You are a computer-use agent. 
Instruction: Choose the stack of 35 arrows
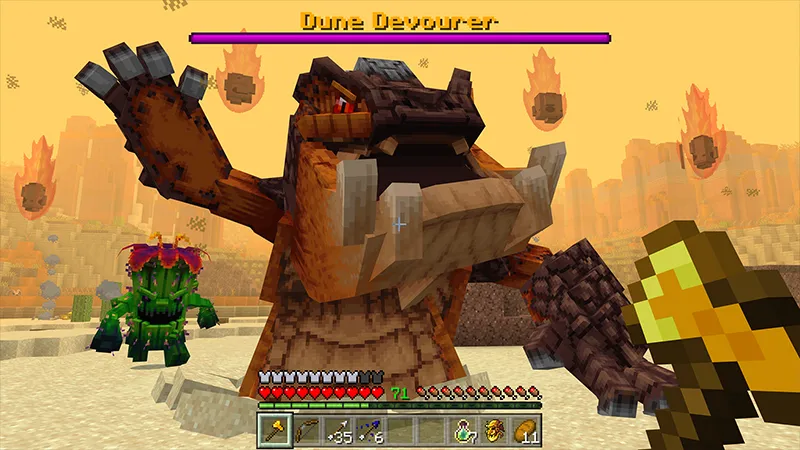(337, 430)
